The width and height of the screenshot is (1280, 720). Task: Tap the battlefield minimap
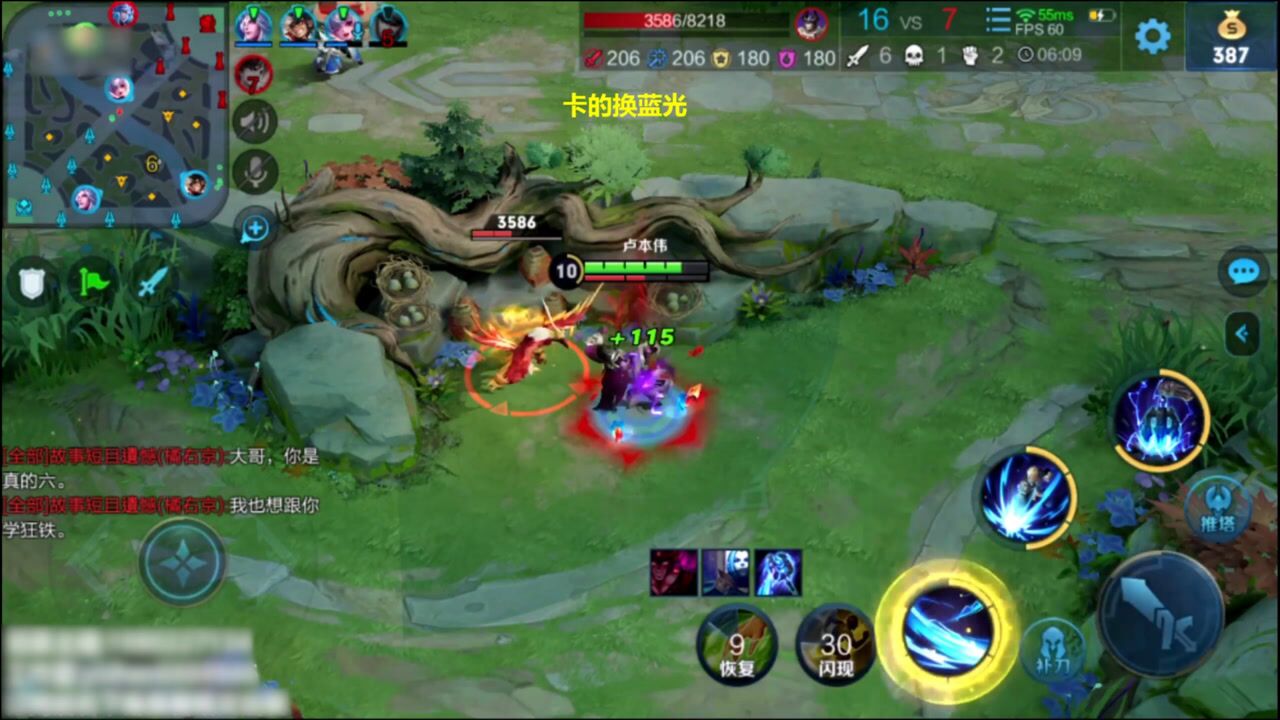116,115
